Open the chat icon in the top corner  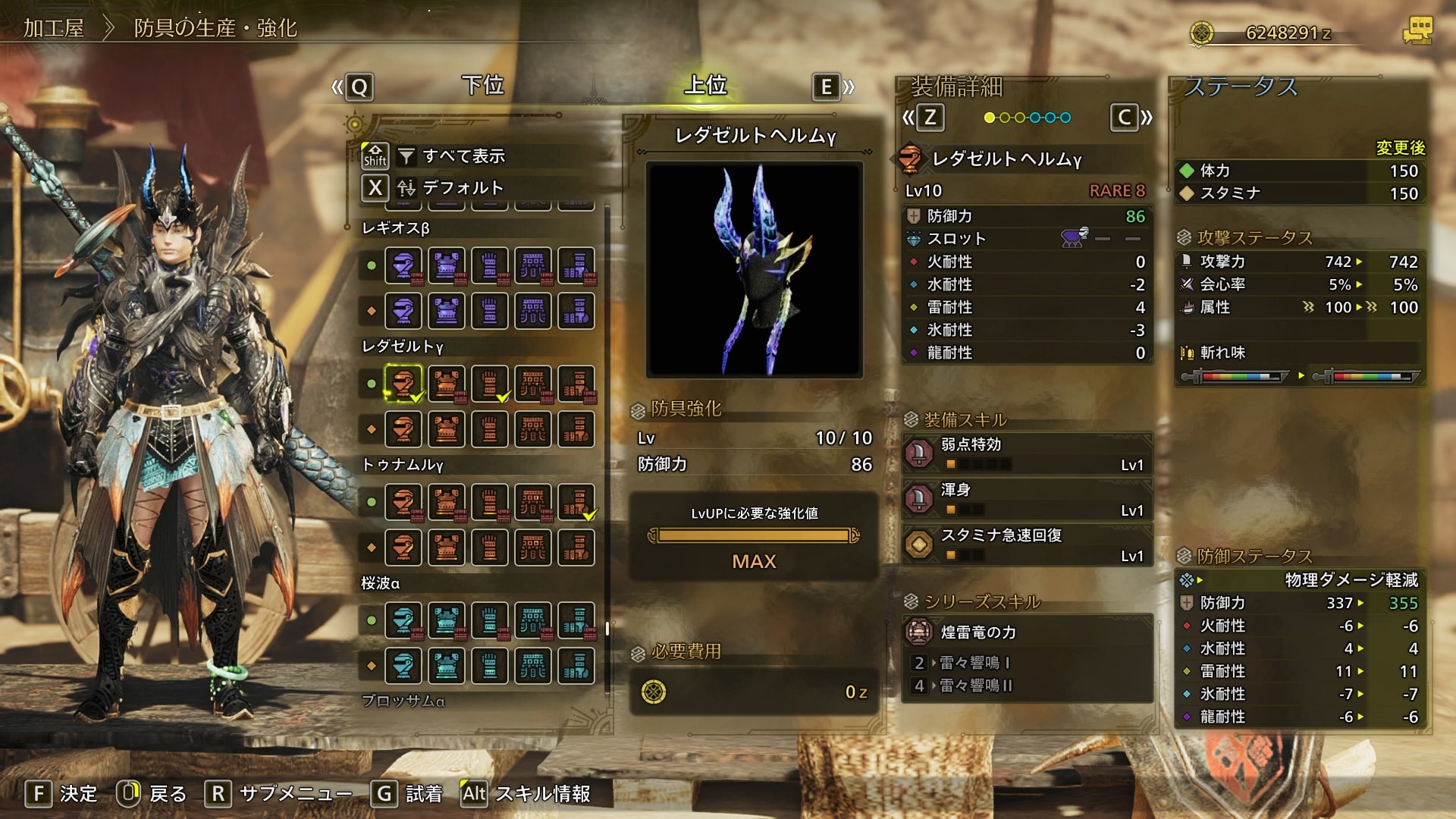pos(1417,31)
